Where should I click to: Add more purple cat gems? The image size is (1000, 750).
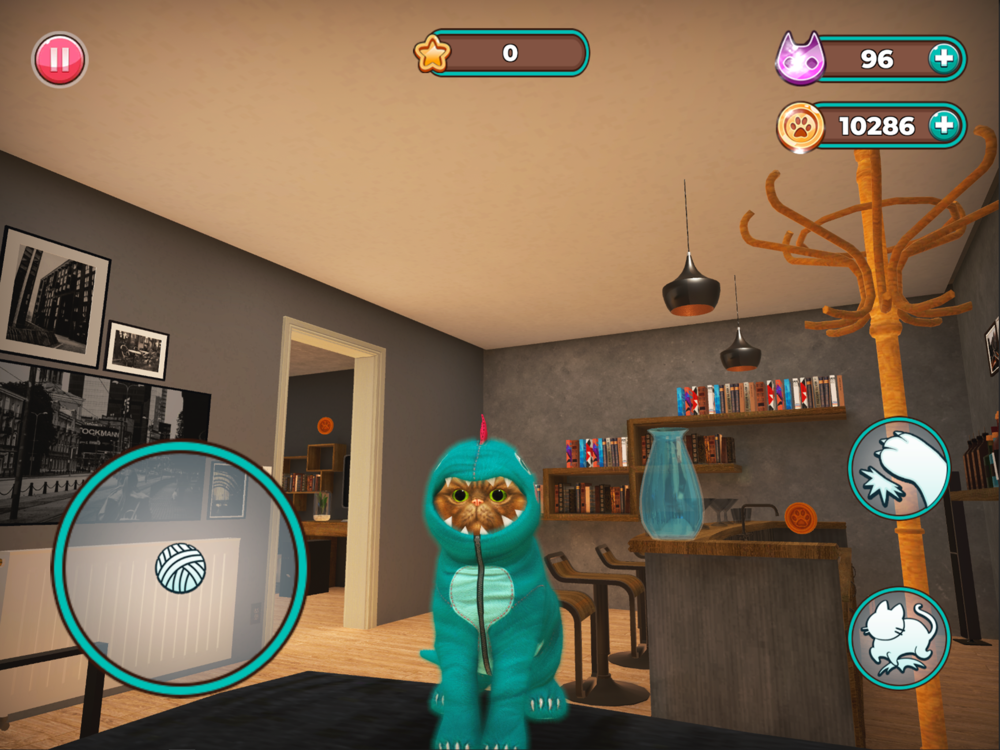point(943,59)
